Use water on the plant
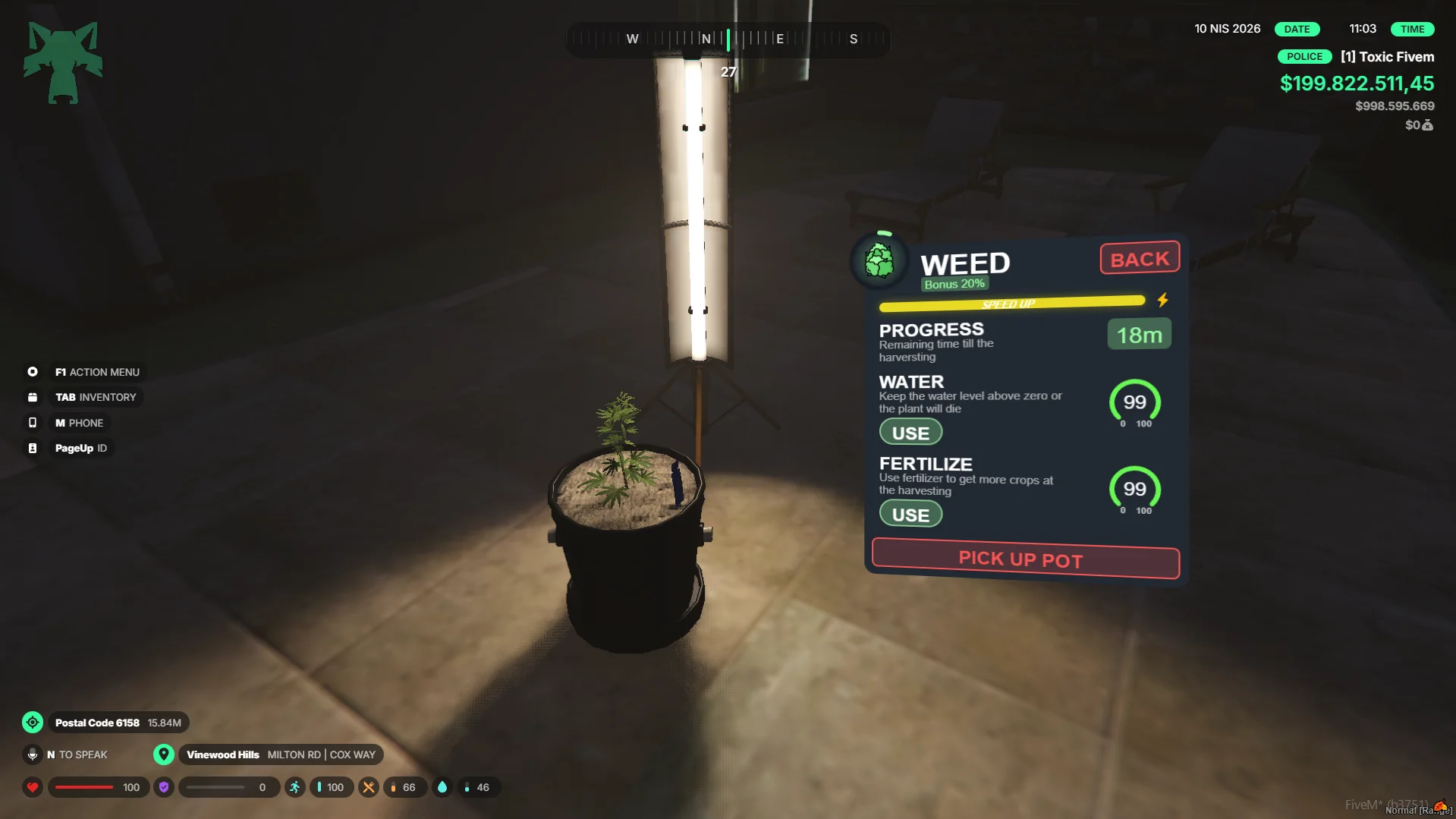 pos(910,433)
